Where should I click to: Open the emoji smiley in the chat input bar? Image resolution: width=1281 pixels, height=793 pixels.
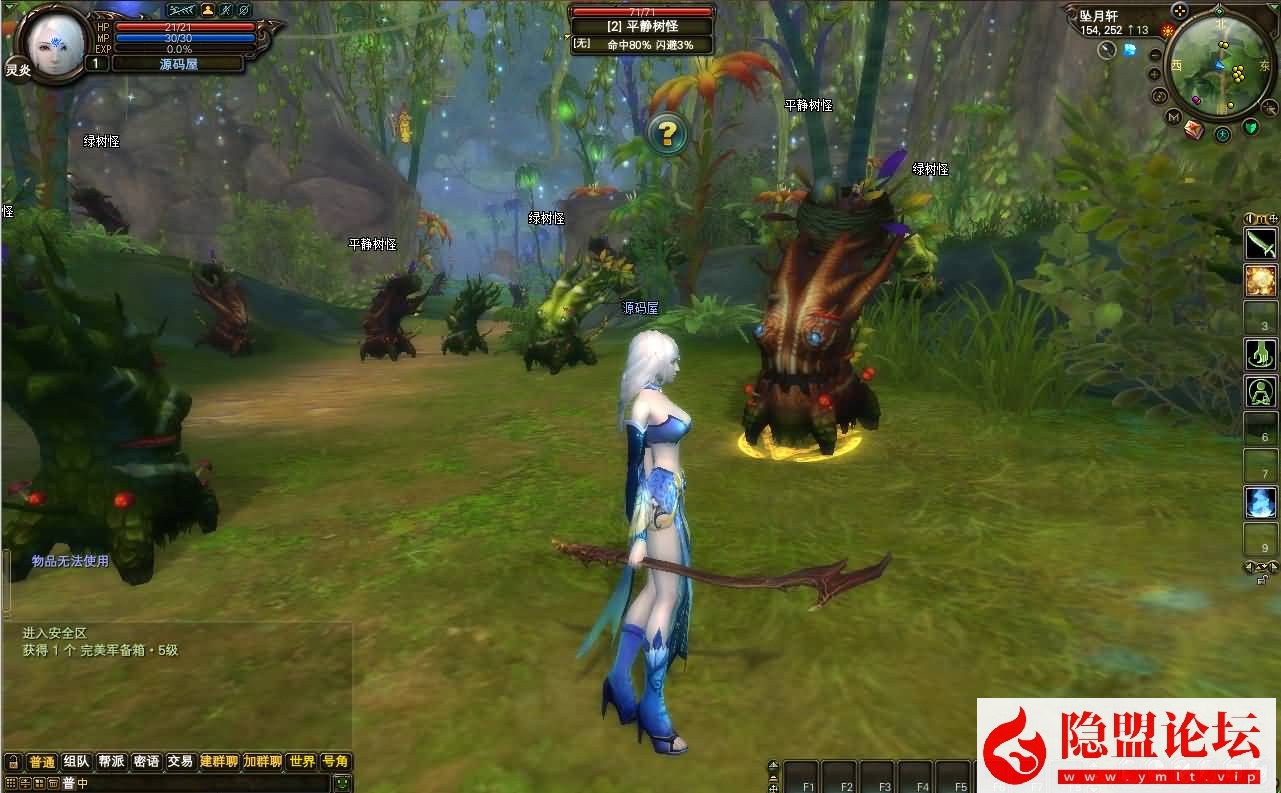[342, 782]
